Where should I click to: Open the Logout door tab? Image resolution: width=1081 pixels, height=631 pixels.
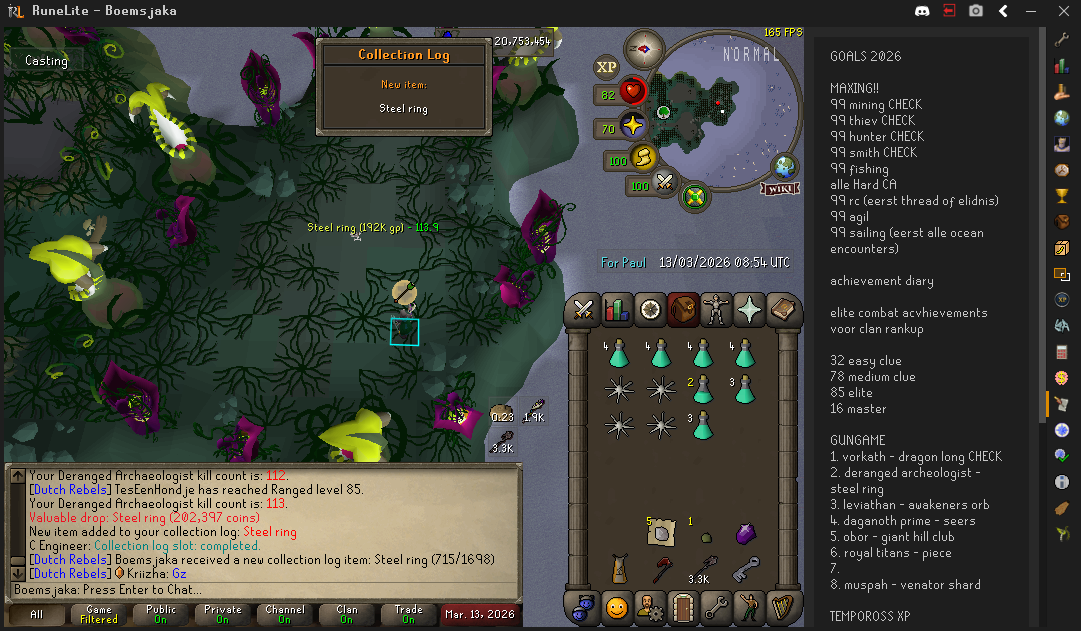684,606
